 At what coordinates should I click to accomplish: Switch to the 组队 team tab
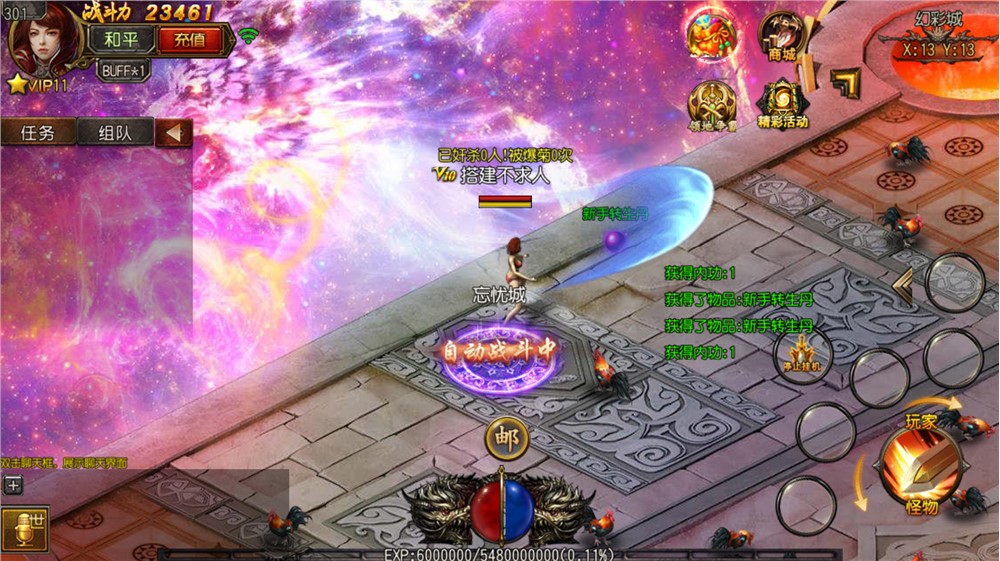(112, 133)
